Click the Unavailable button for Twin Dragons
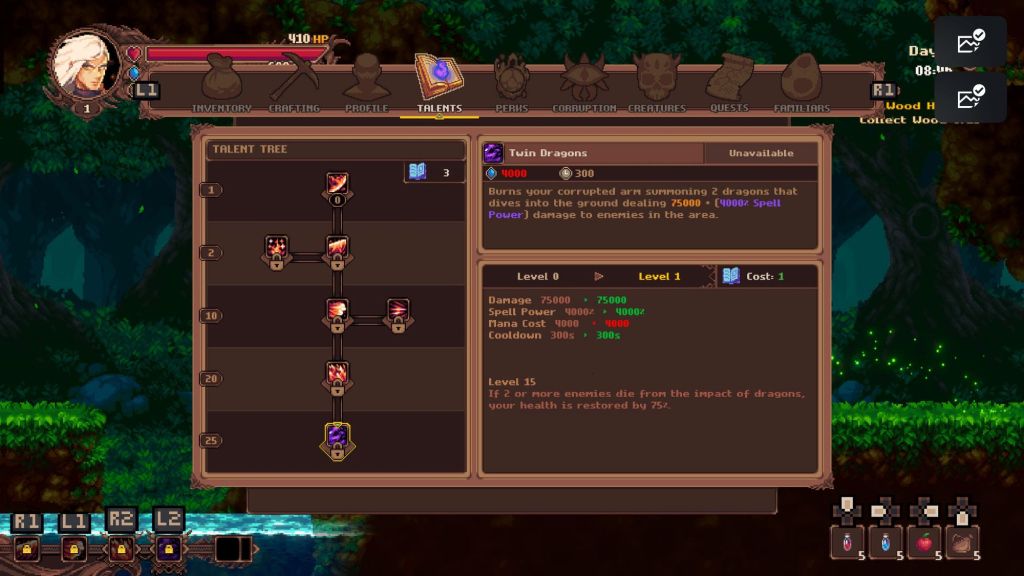 [760, 153]
